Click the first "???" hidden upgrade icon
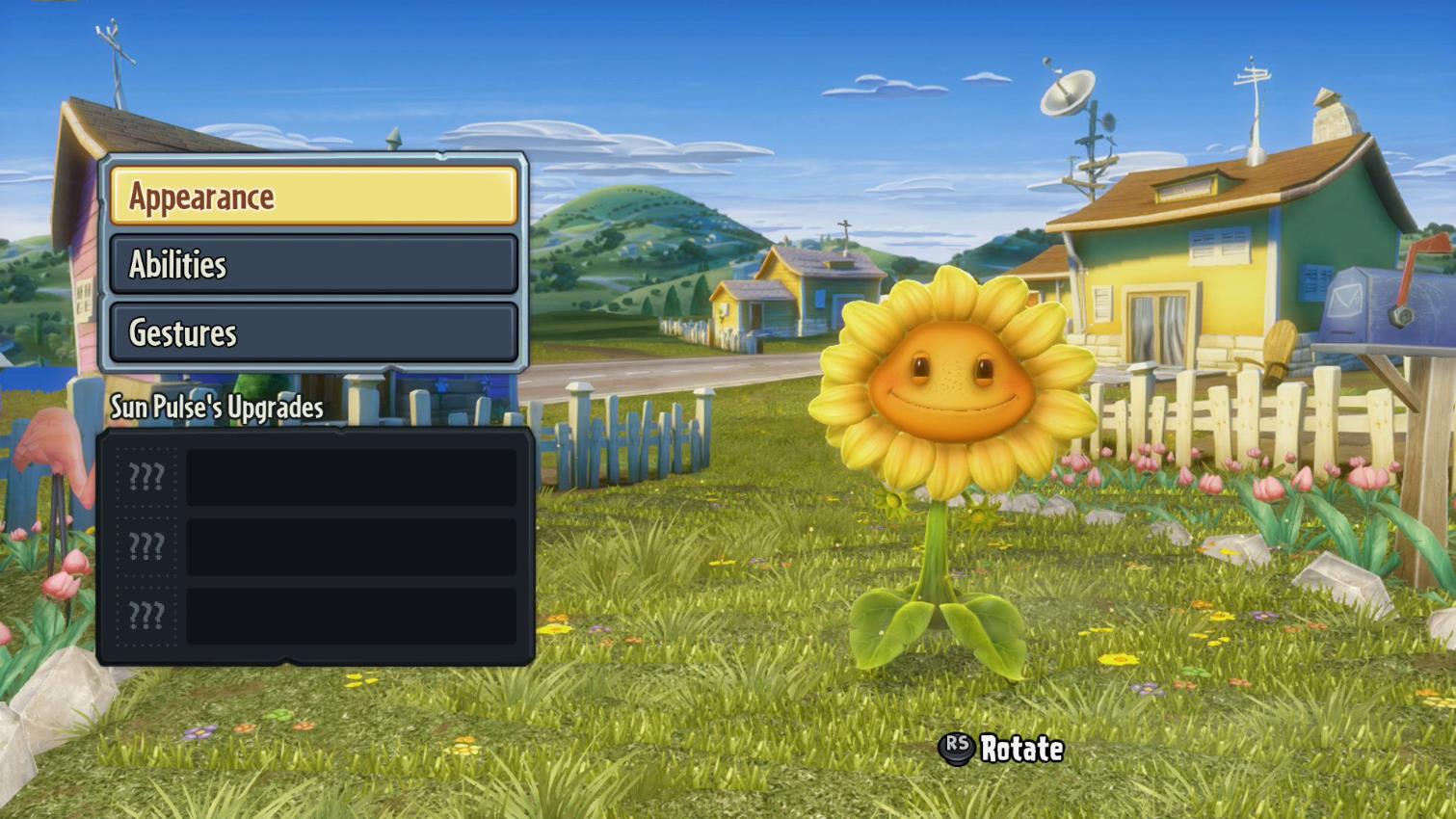Screen dimensions: 1456x819 146,474
